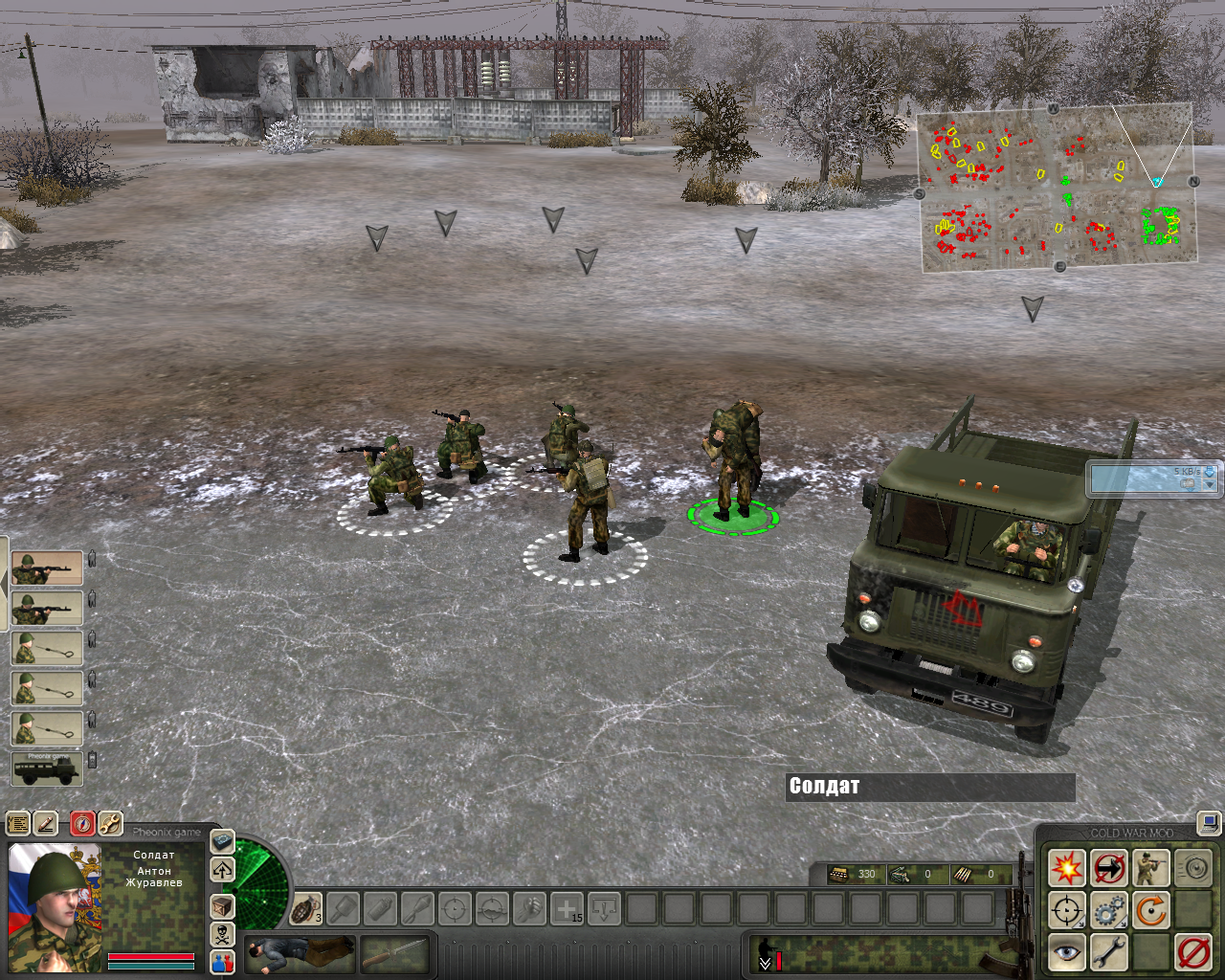Activate the eye view command
The height and width of the screenshot is (980, 1225).
pos(1066,952)
